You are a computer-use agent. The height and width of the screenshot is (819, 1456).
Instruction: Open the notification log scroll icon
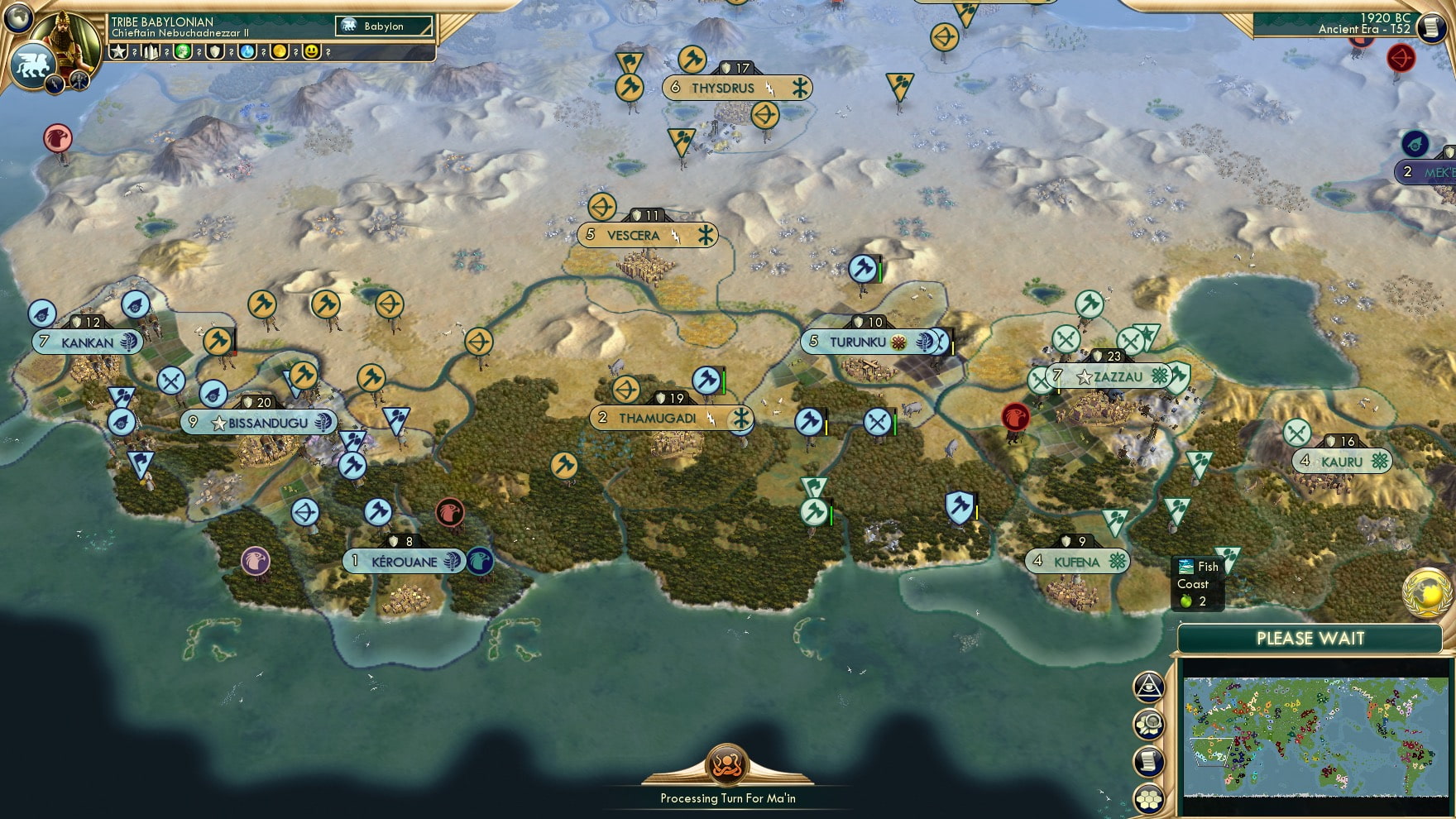[x=1148, y=761]
